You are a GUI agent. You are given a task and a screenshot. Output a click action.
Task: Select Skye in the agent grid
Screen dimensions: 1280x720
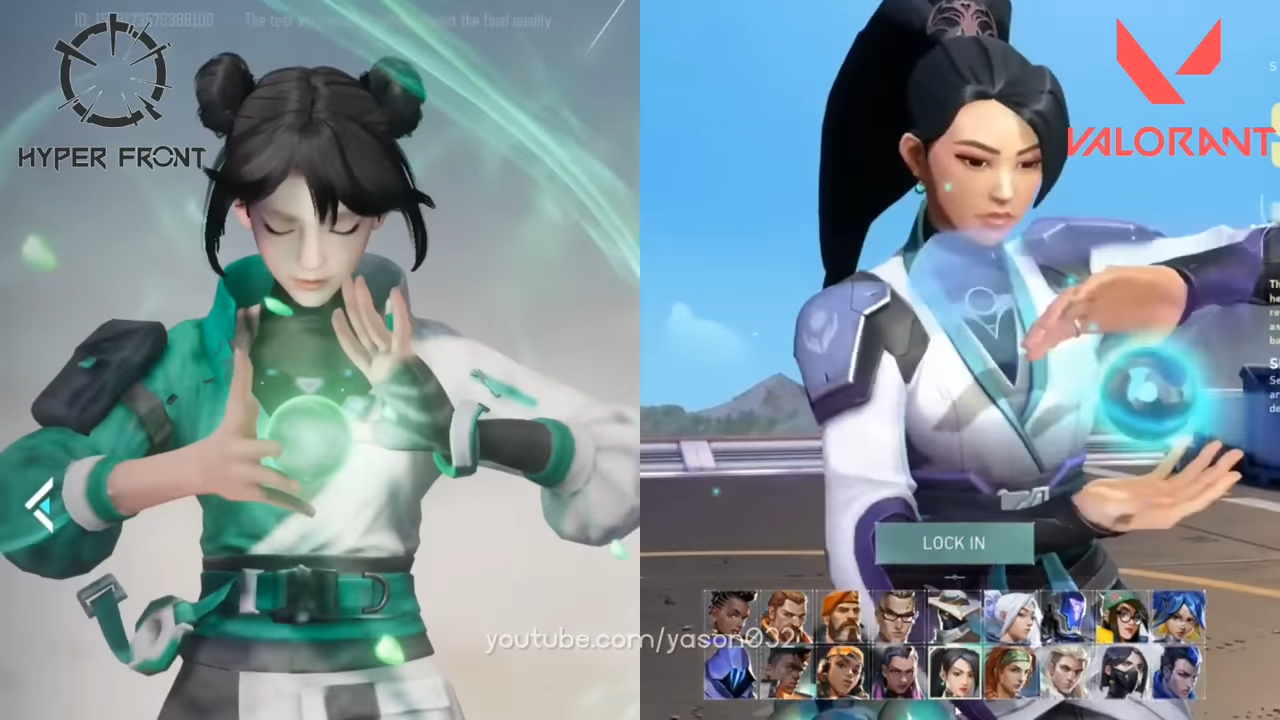tap(1010, 673)
